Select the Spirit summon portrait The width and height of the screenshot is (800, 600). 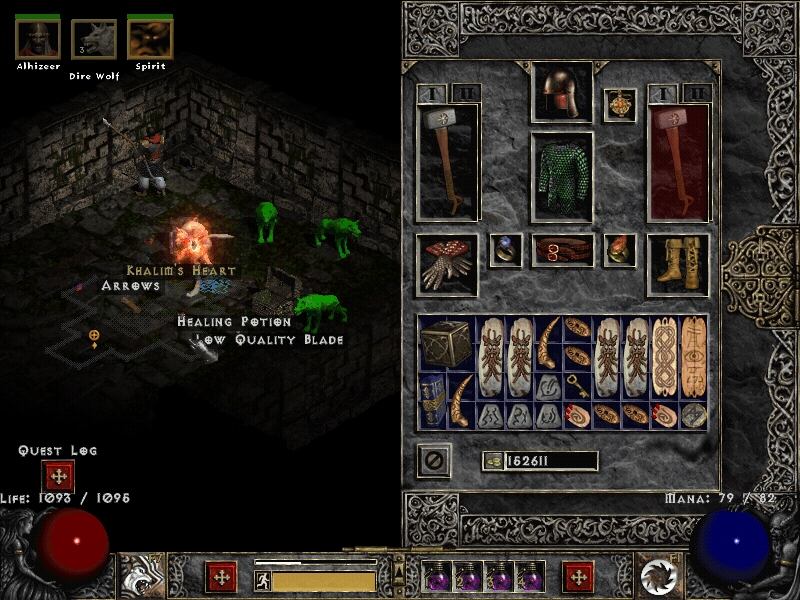(x=150, y=39)
